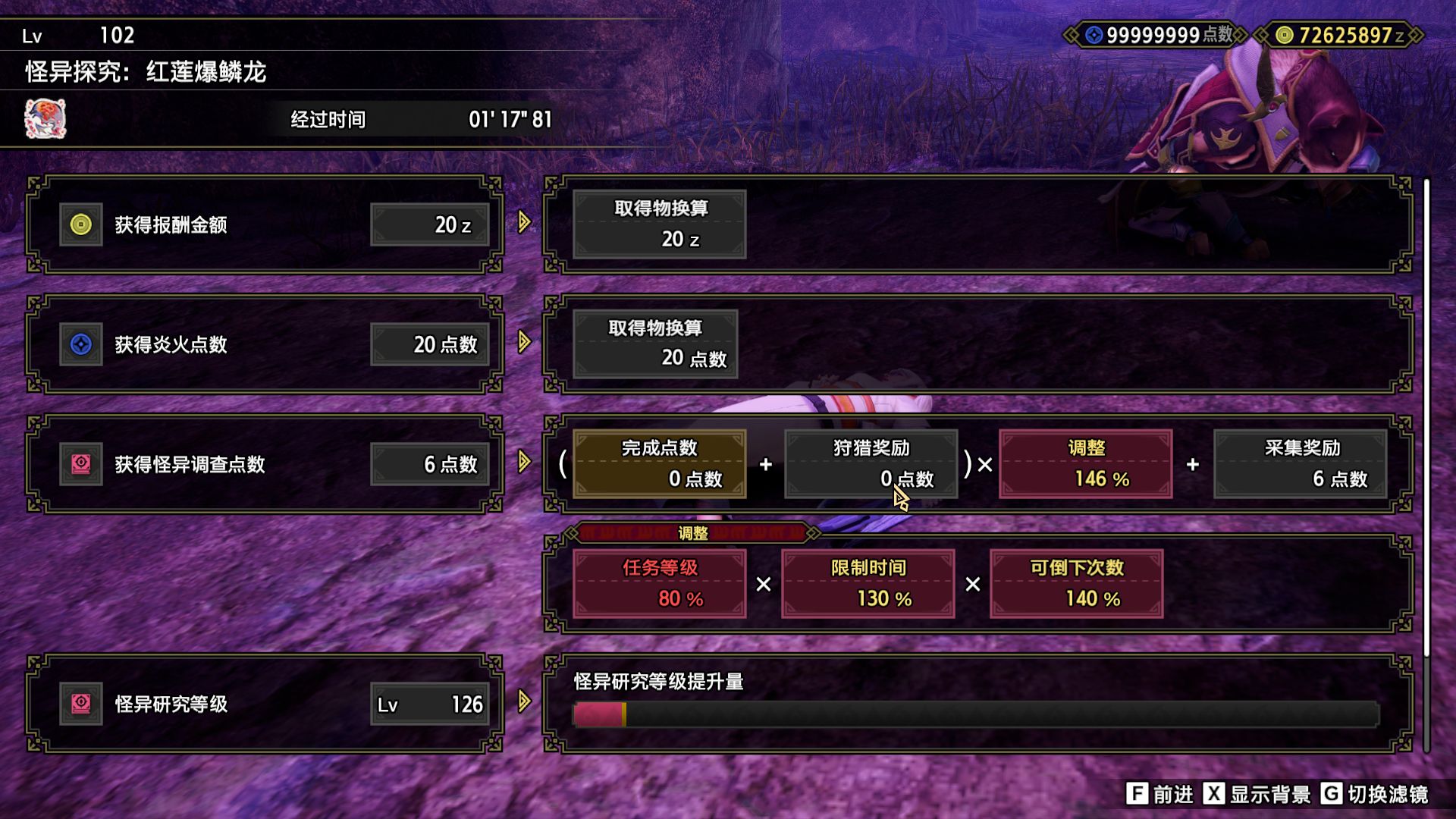Select the 获得炎火点数 row

pos(265,344)
